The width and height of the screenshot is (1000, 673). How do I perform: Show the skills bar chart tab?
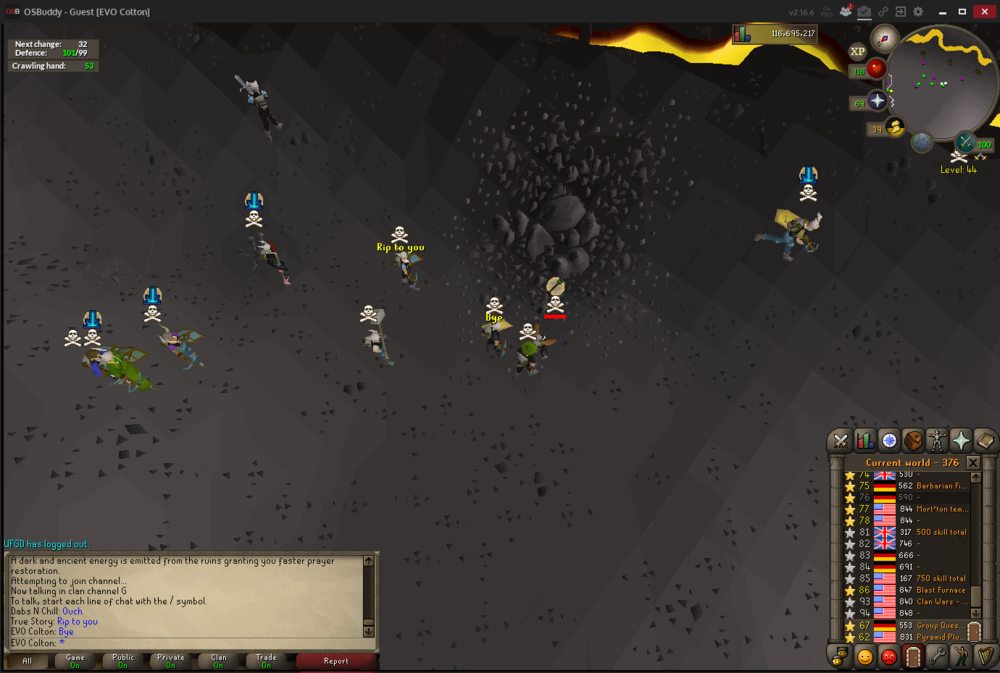[865, 440]
